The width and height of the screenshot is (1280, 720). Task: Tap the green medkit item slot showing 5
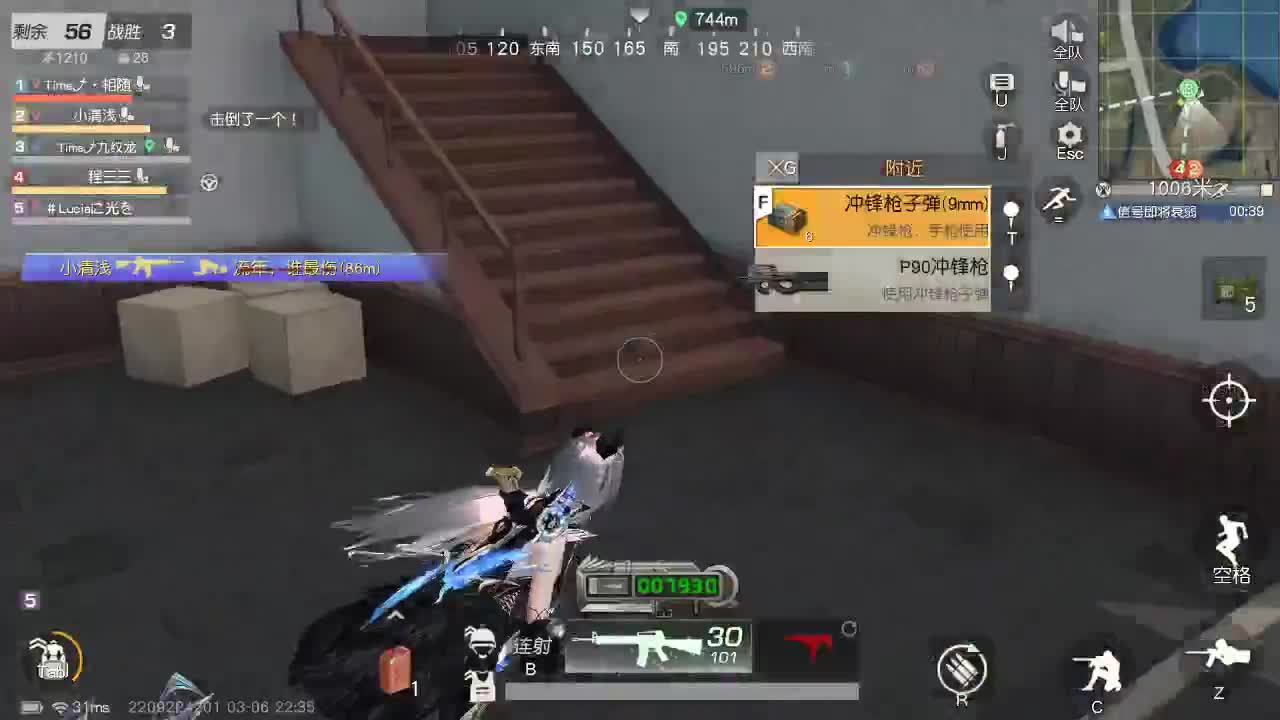1232,290
